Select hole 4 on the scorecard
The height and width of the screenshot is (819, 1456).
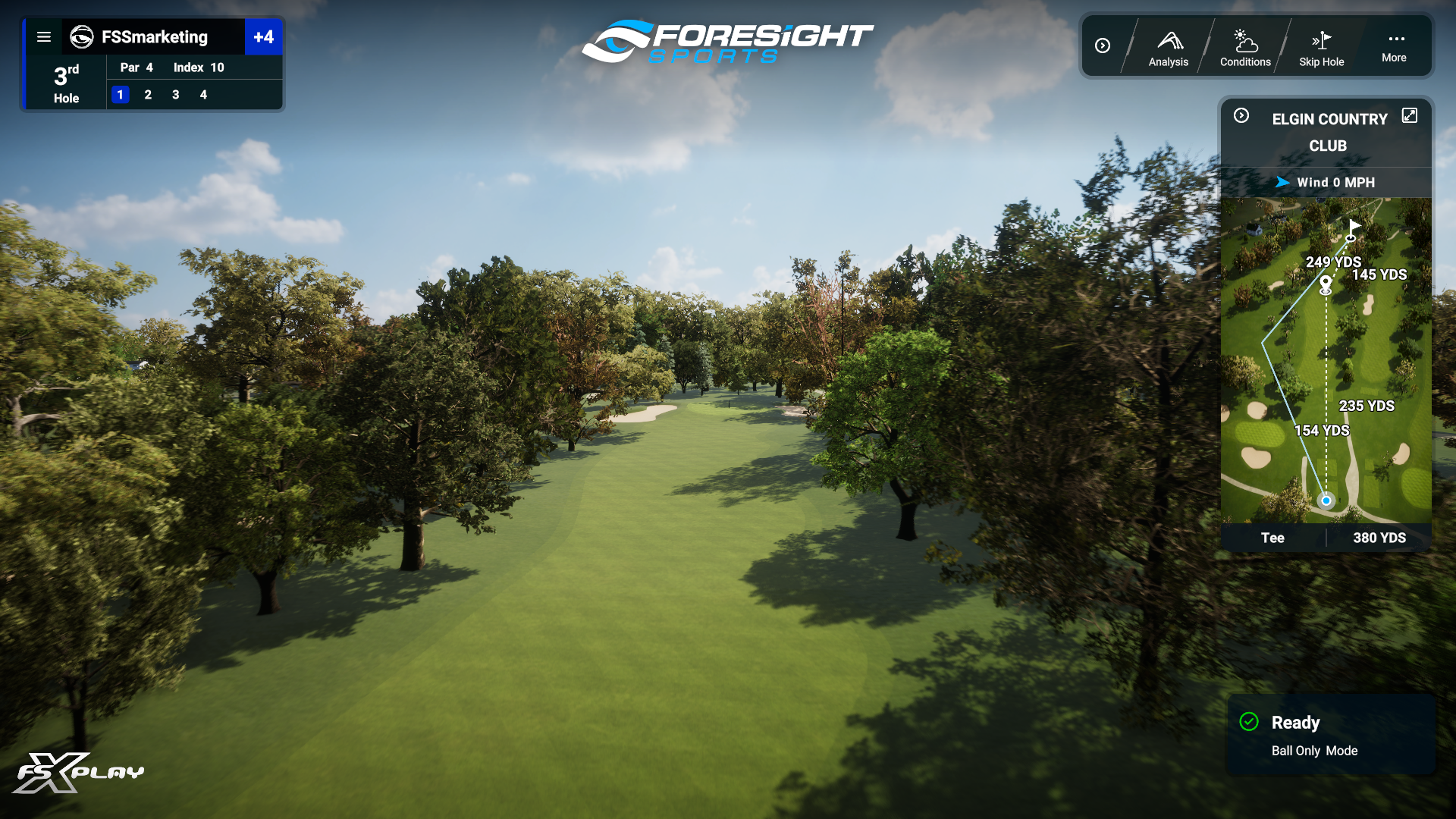(x=203, y=95)
